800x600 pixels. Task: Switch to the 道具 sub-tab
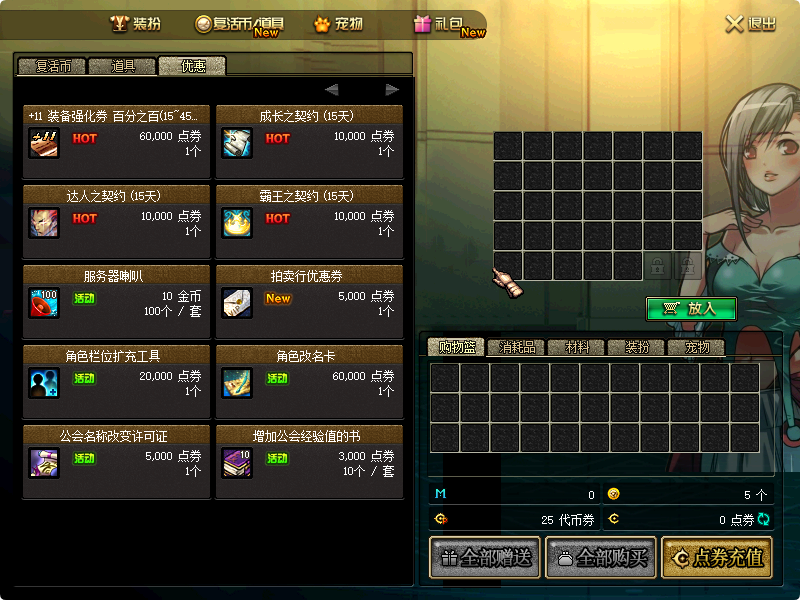[x=122, y=67]
